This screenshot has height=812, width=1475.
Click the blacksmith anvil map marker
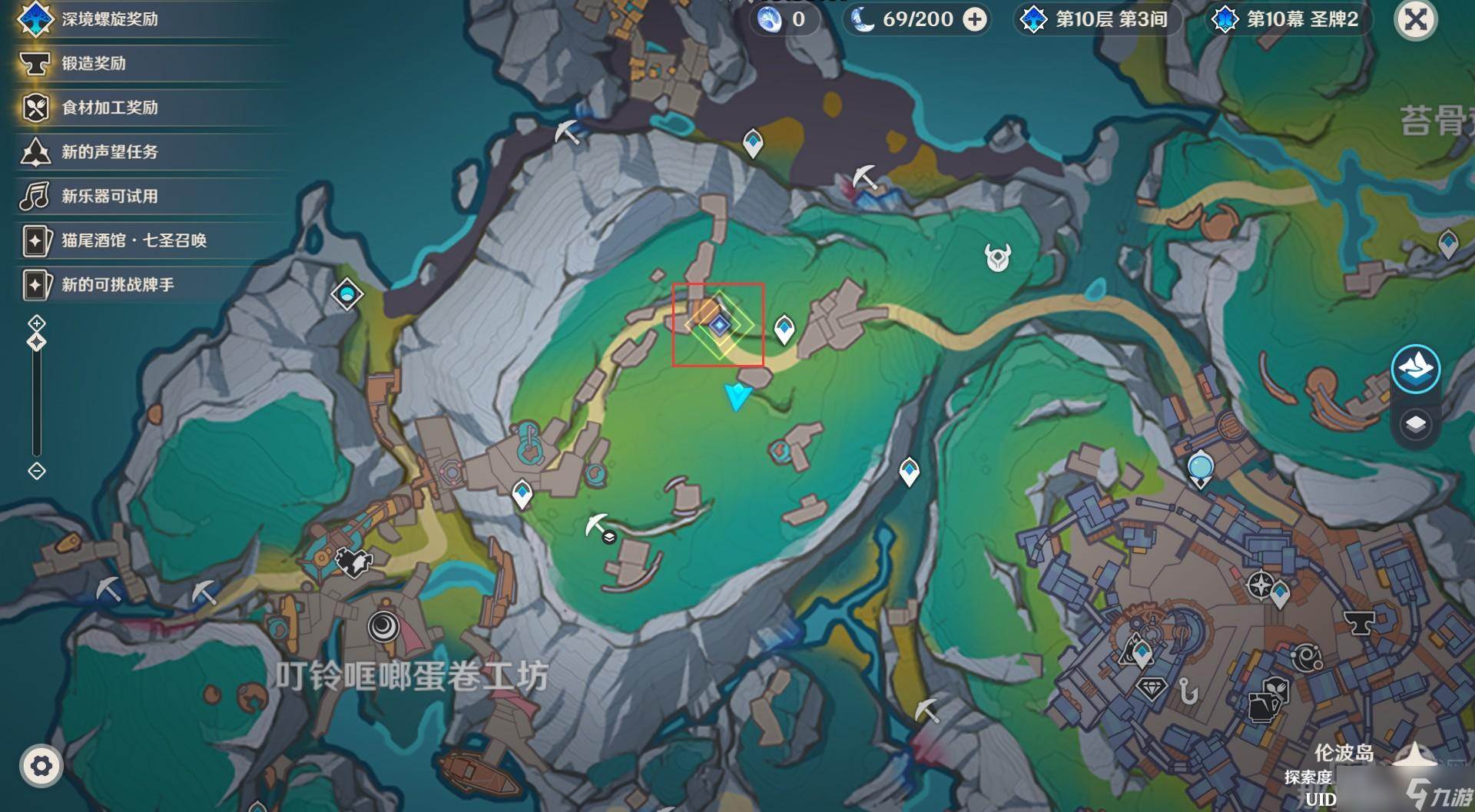(x=1358, y=621)
